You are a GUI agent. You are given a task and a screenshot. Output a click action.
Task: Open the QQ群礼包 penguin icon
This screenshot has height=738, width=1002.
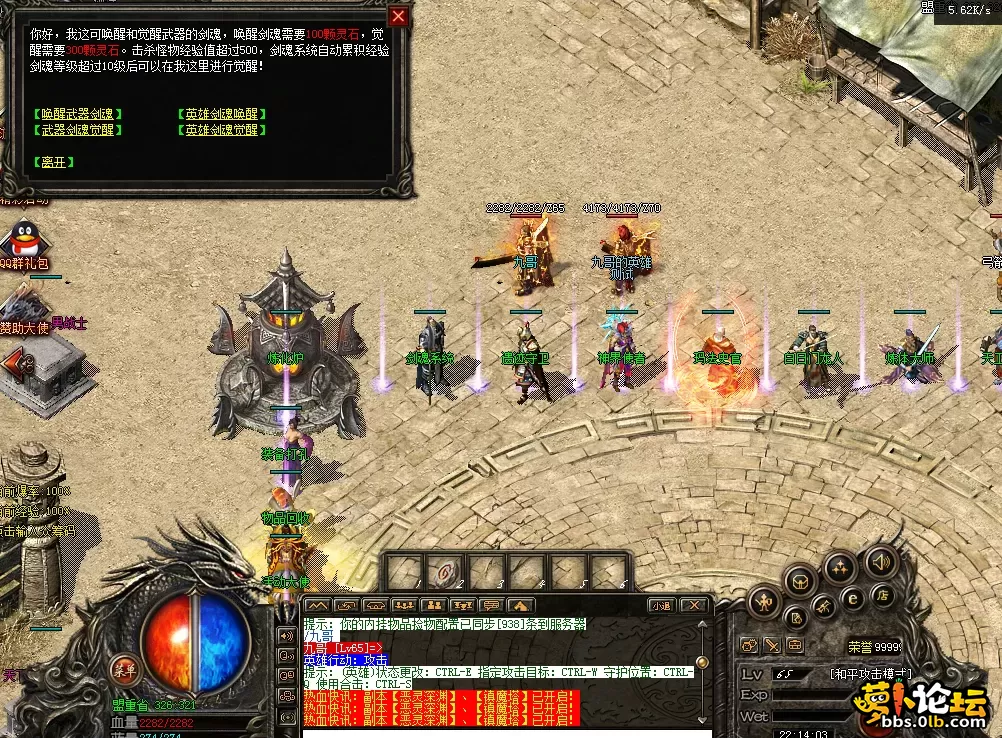20,240
